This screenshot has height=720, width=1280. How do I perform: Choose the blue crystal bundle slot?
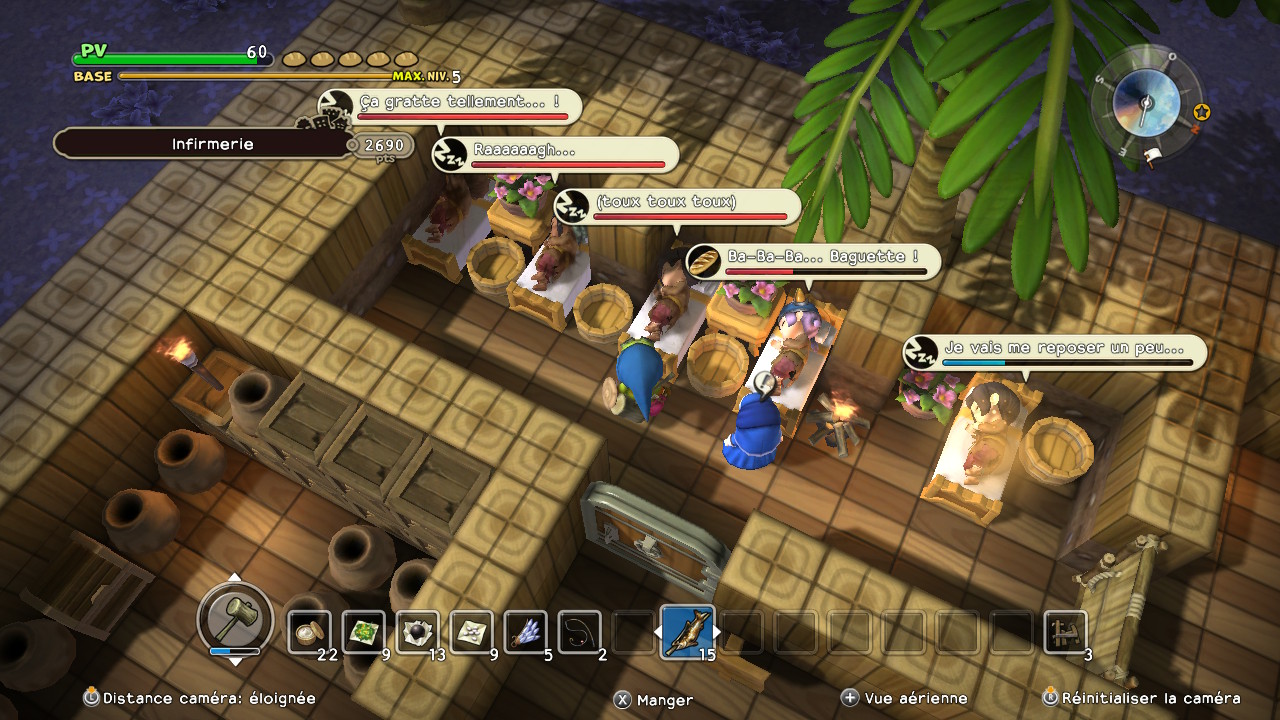tap(526, 632)
